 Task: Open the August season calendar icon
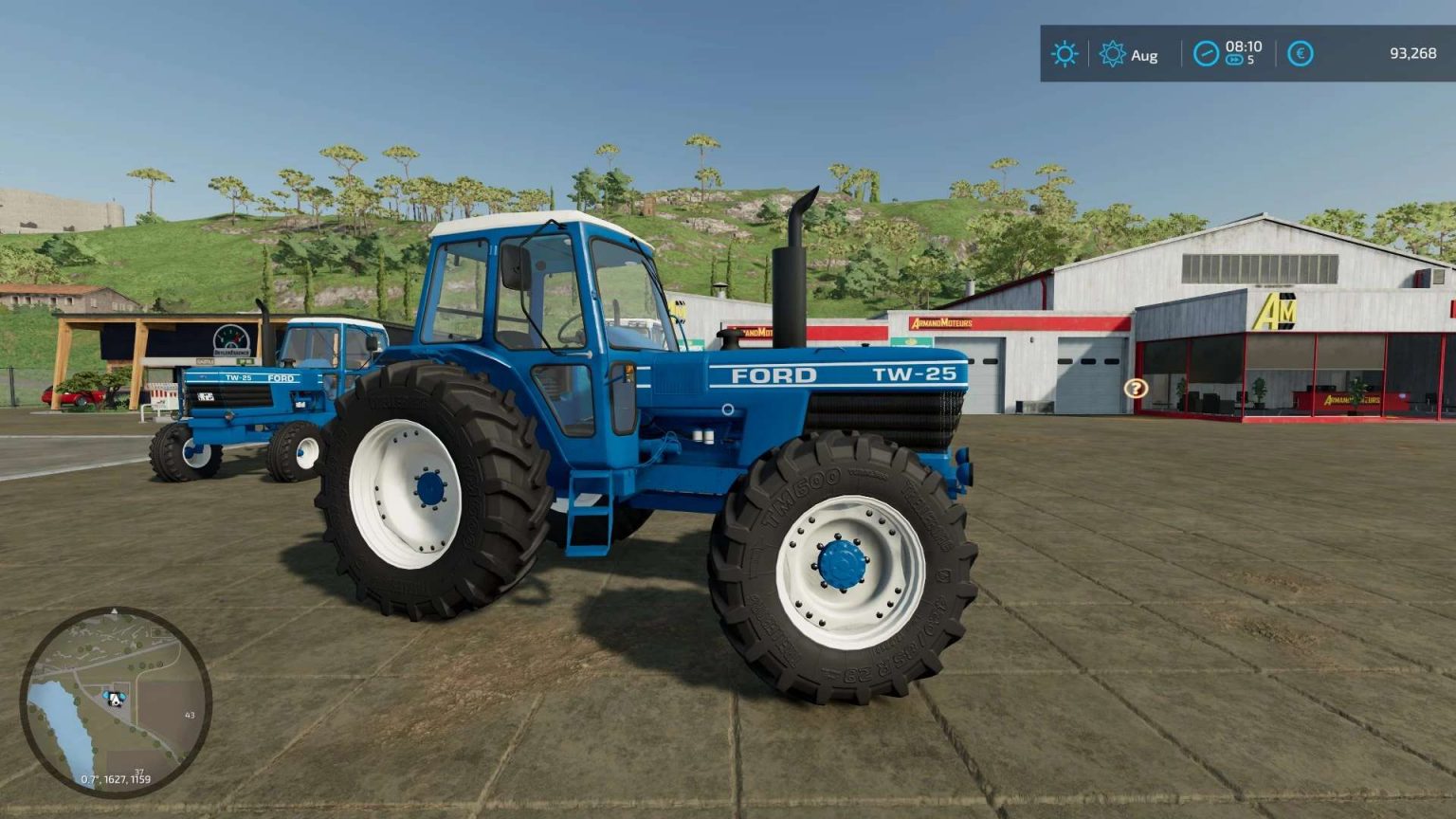click(x=1111, y=54)
